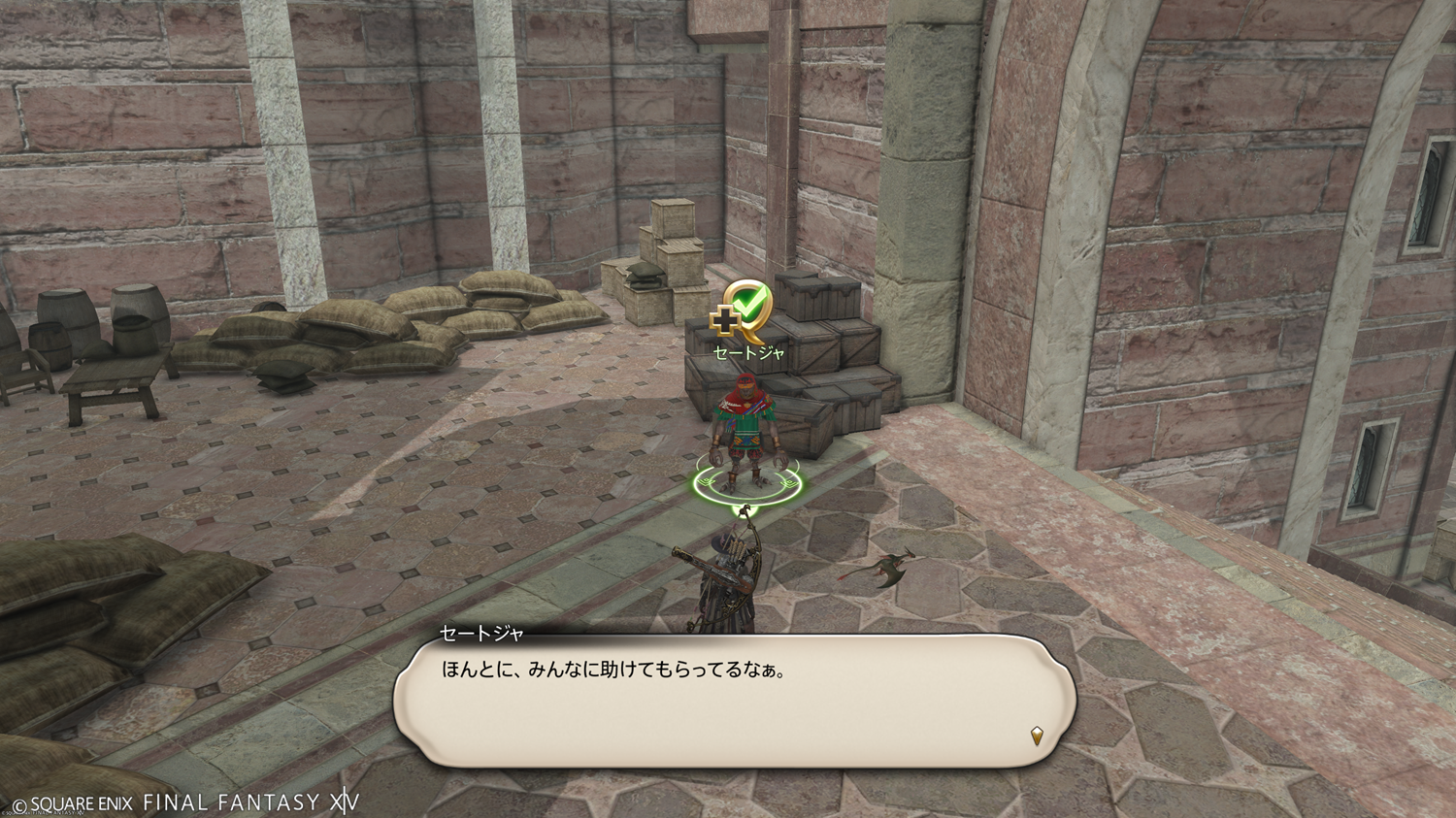This screenshot has width=1456, height=818.
Task: Target the セートジャ nameplate label
Action: 748,353
